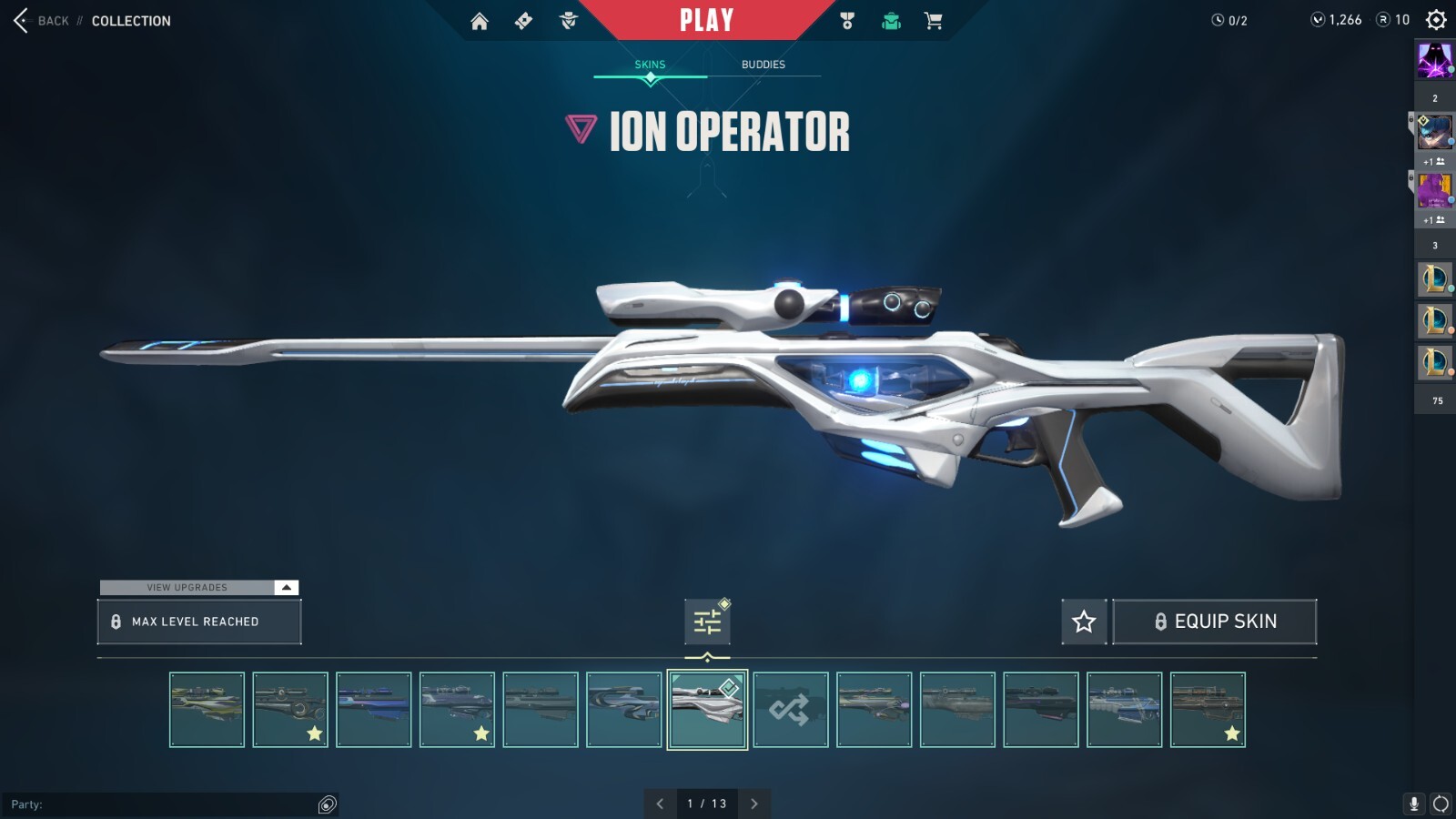
Task: Collapse the View Upgrades panel
Action: pos(285,587)
